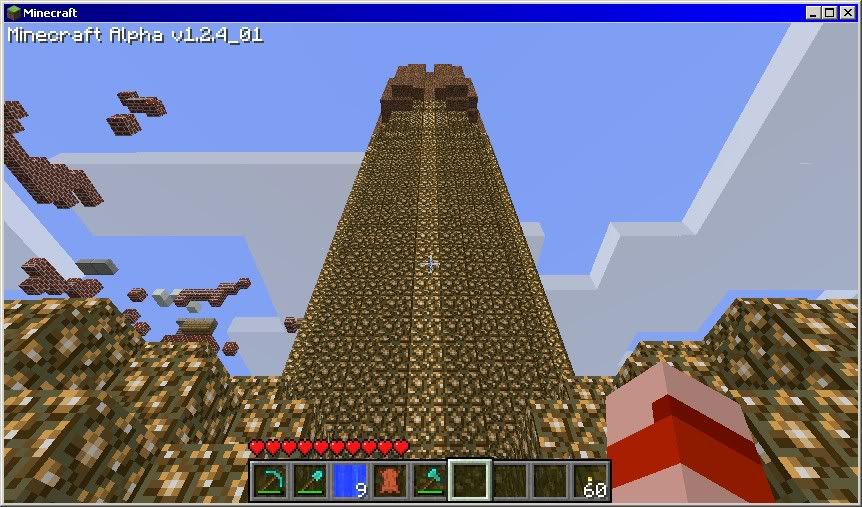Select the diamond shovel hotbar slot

point(309,481)
